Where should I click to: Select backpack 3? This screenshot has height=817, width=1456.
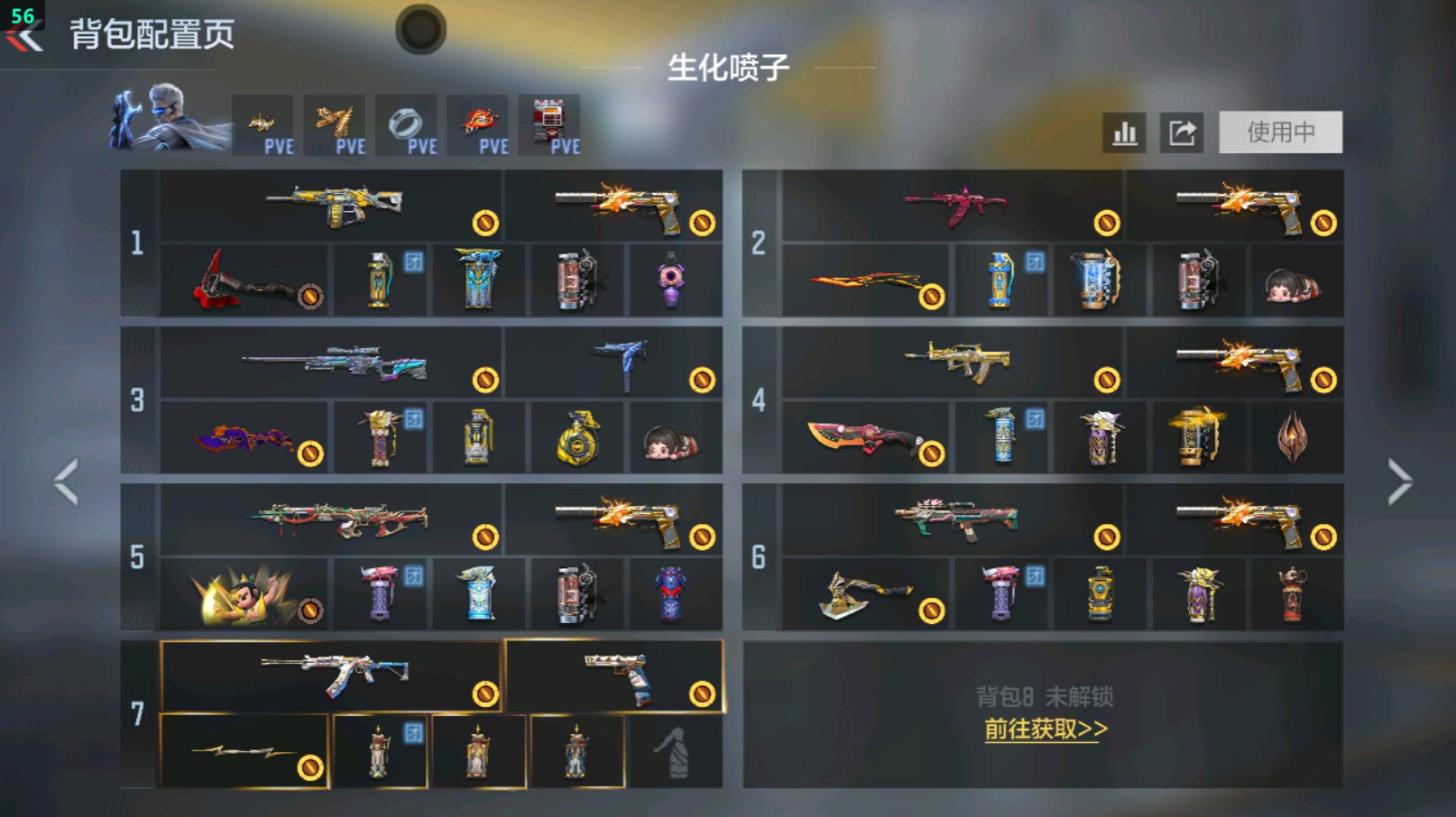tap(137, 401)
